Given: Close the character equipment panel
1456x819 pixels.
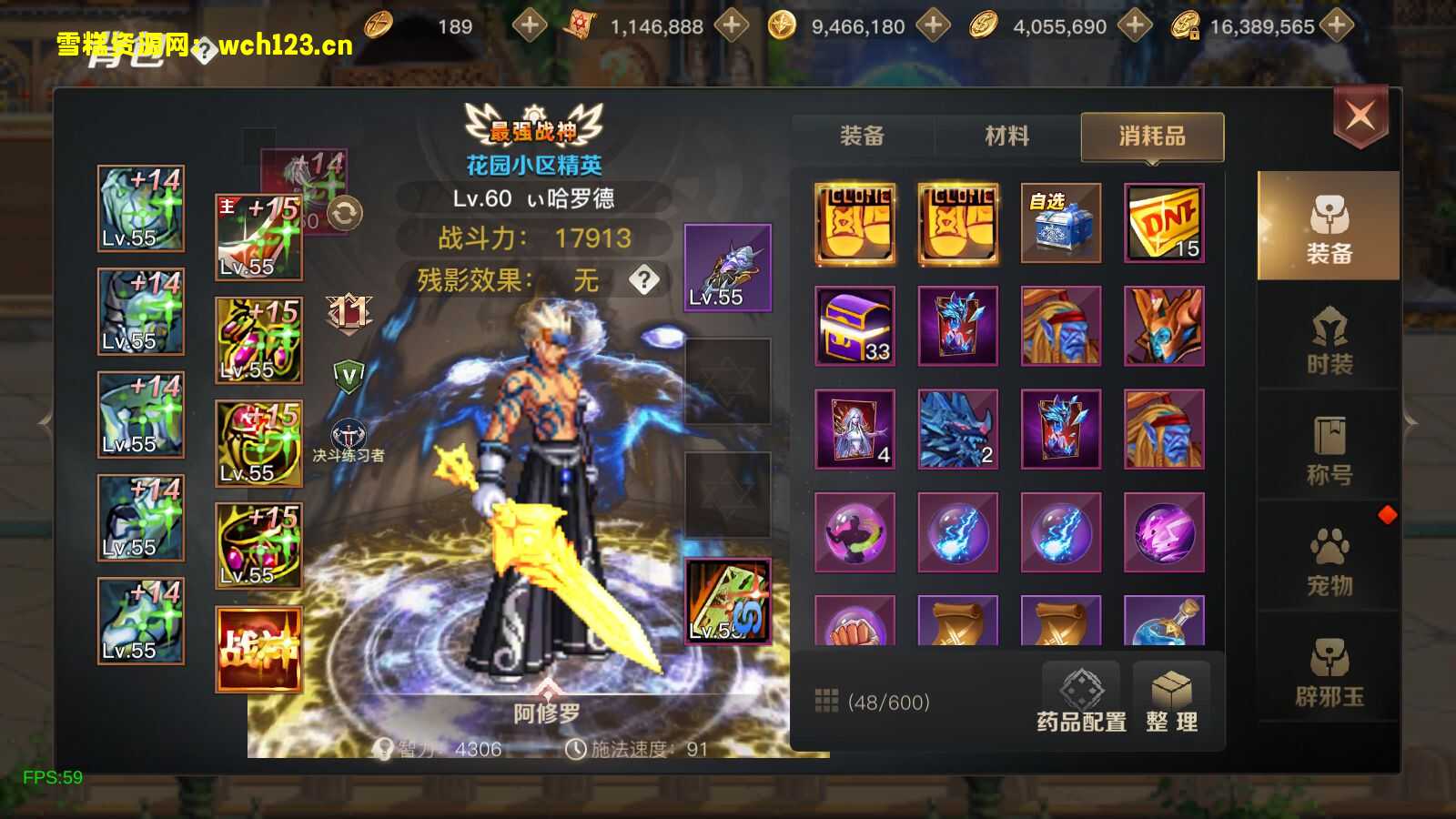Looking at the screenshot, I should click(x=1360, y=116).
